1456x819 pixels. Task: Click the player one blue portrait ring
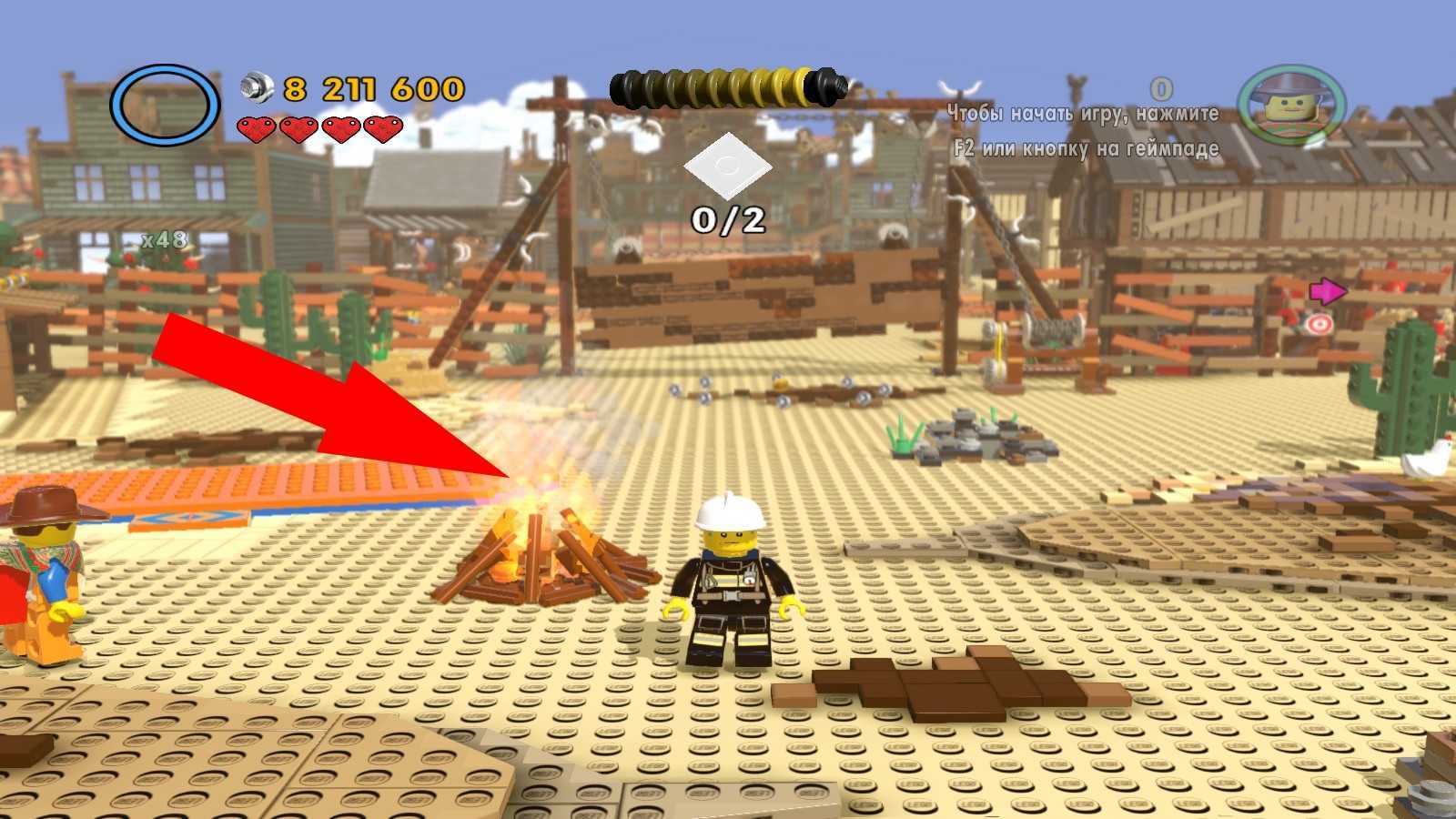[165, 105]
